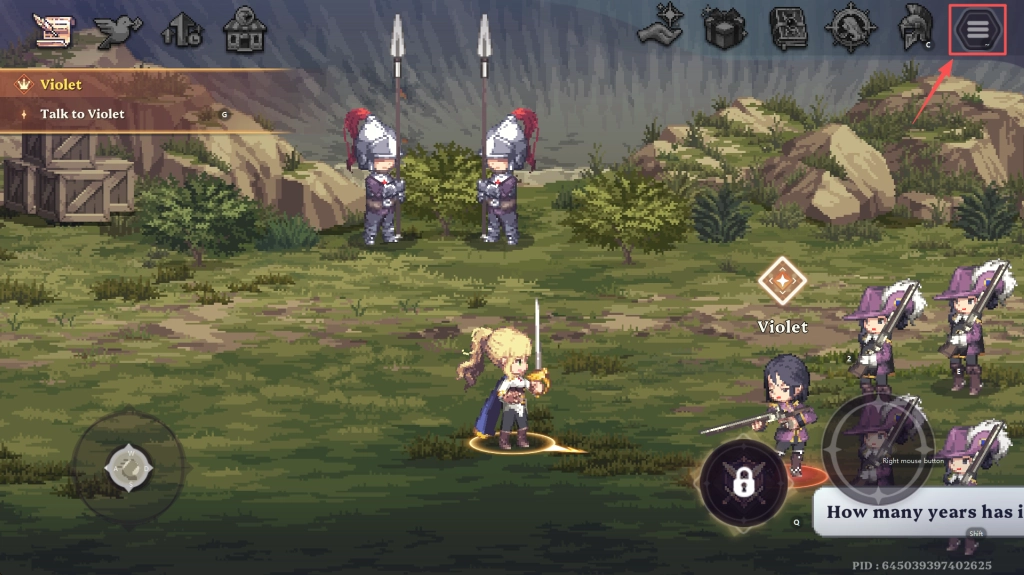1024x575 pixels.
Task: Open the gift box icon
Action: (725, 30)
